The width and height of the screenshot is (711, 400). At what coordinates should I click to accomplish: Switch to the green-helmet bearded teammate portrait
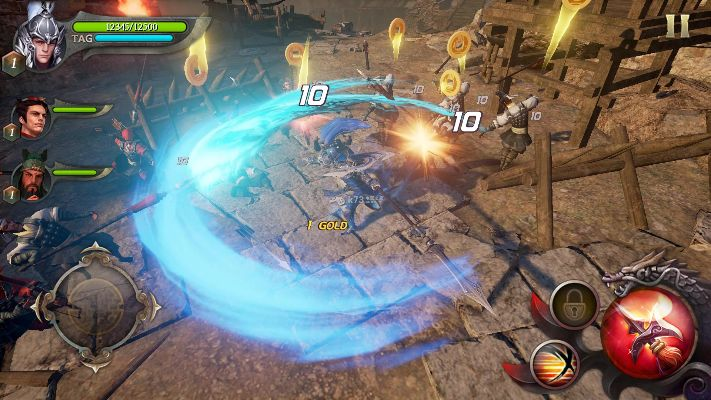[x=32, y=179]
